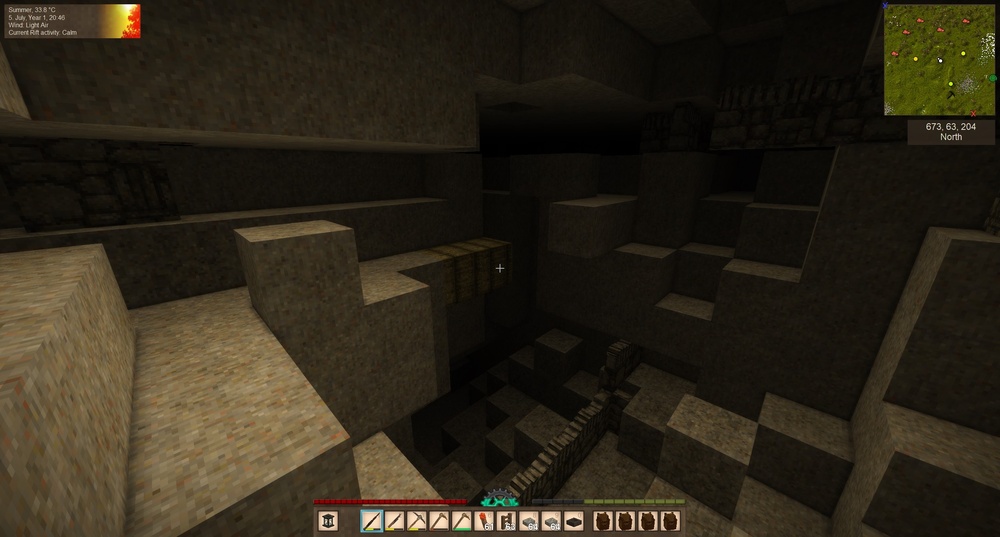This screenshot has width=1000, height=537.
Task: Select the highlighted spear hotbar slot
Action: click(372, 521)
